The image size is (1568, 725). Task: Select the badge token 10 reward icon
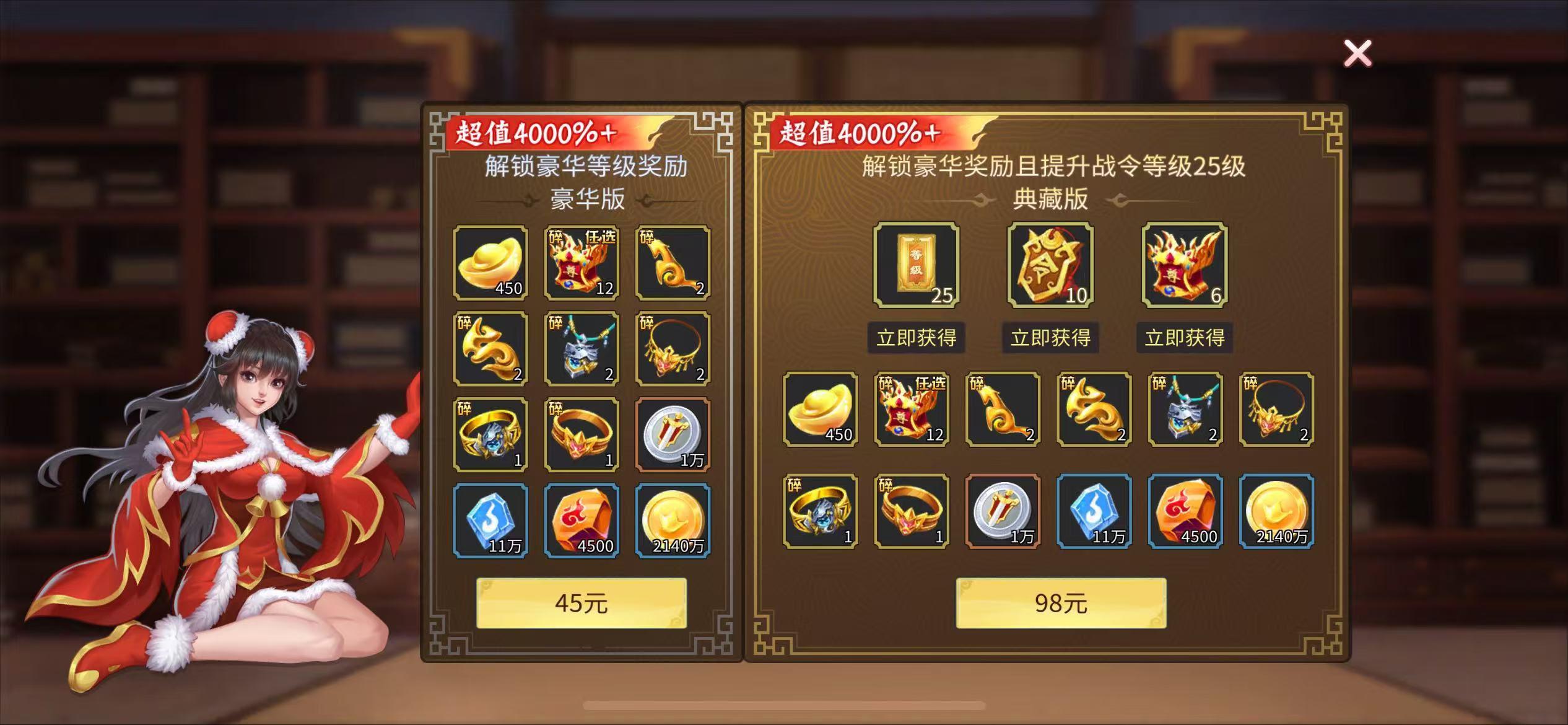(x=1050, y=268)
